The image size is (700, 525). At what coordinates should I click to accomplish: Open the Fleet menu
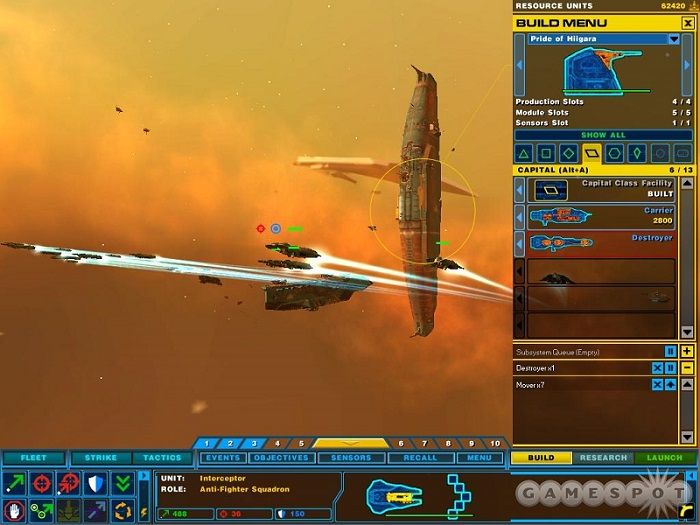[33, 458]
